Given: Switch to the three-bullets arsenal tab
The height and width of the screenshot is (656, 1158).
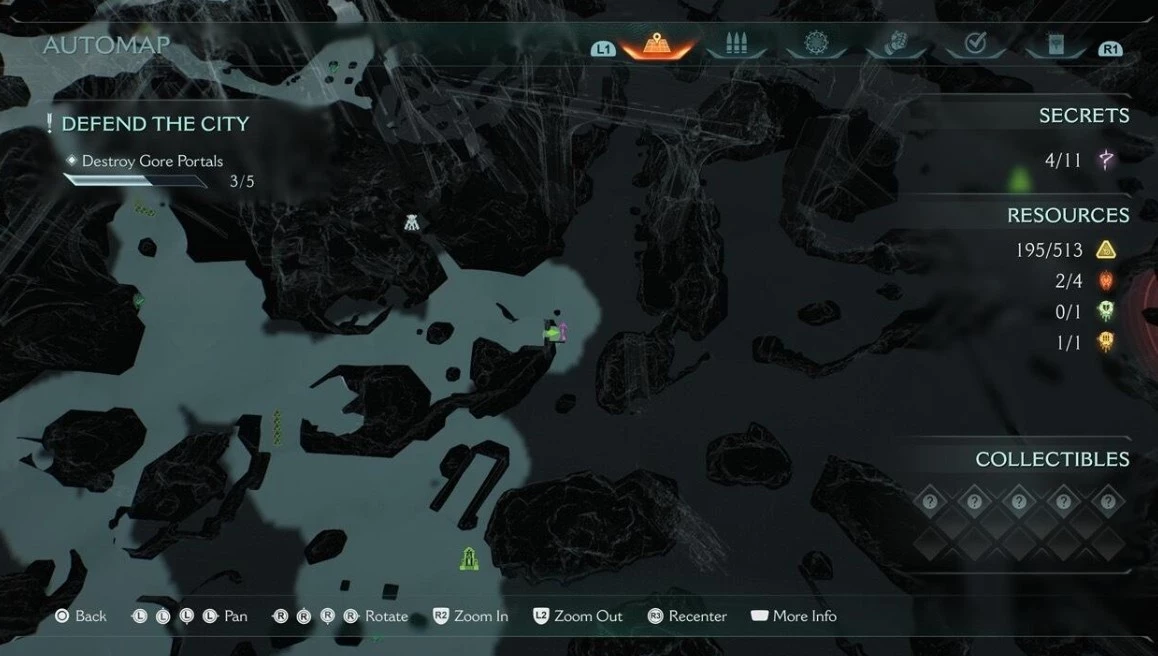Looking at the screenshot, I should [735, 45].
